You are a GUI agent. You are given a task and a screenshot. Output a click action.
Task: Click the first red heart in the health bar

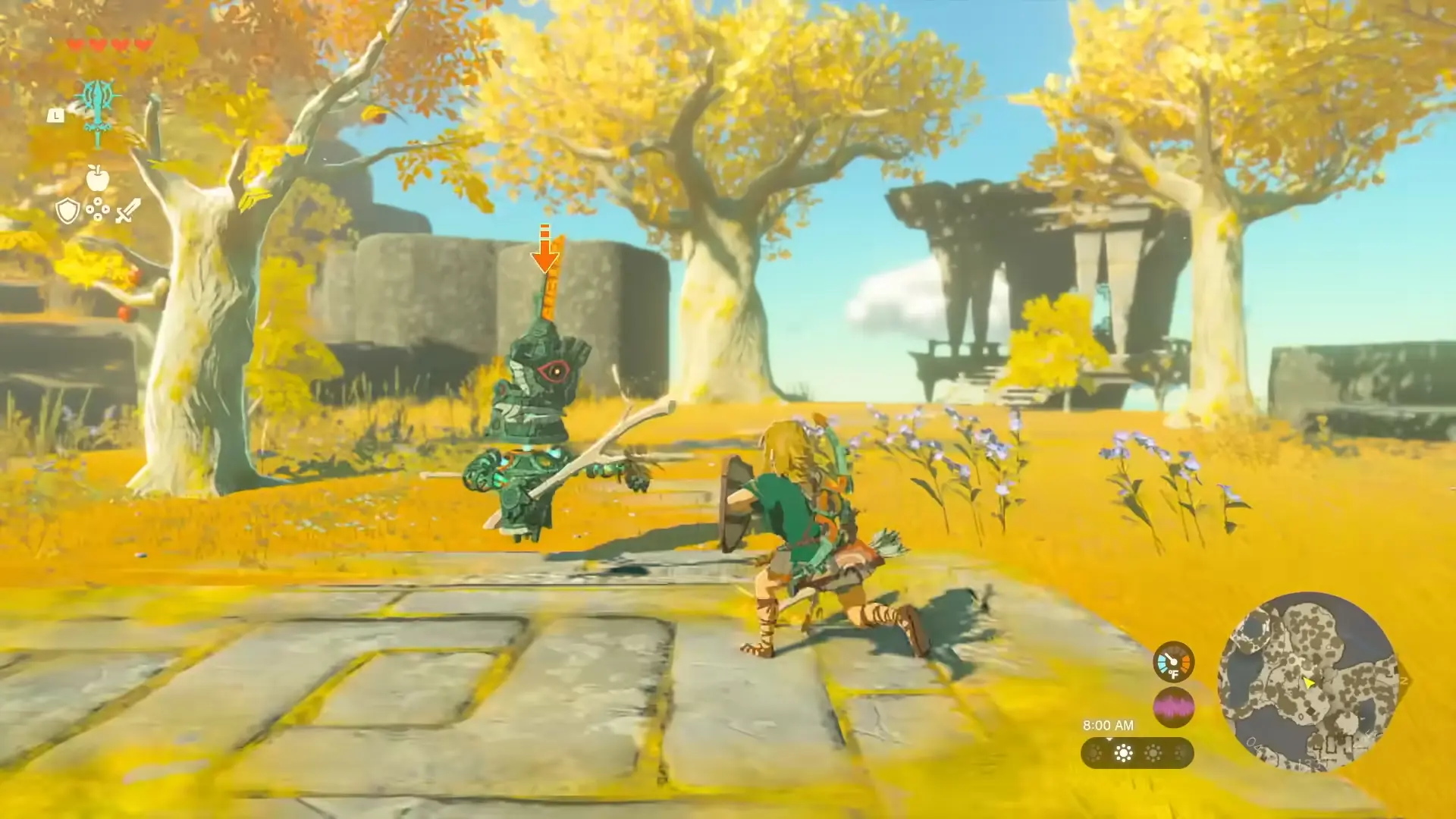pyautogui.click(x=76, y=43)
